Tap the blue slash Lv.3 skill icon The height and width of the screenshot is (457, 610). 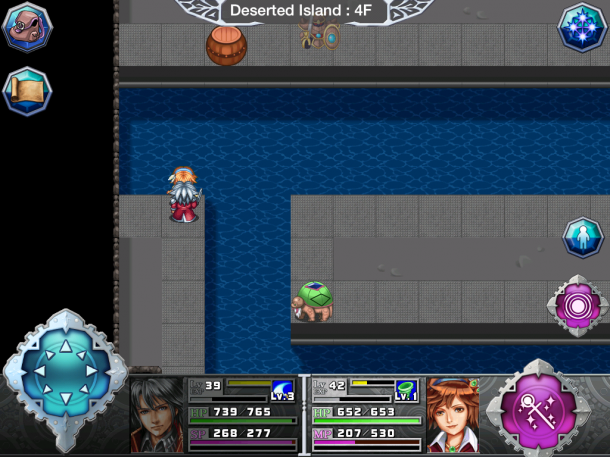[284, 391]
